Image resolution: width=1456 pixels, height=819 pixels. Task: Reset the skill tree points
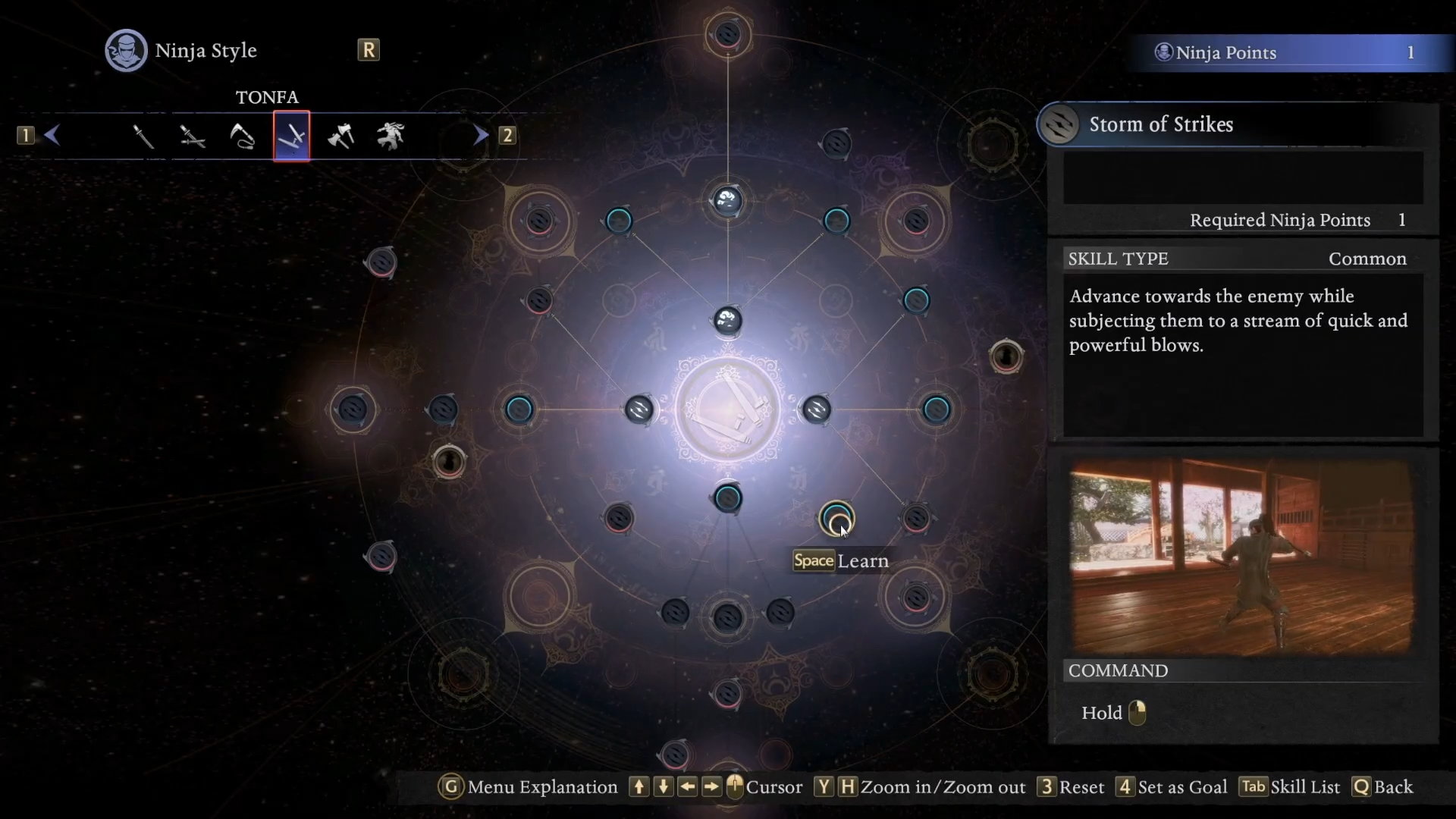tap(1072, 787)
